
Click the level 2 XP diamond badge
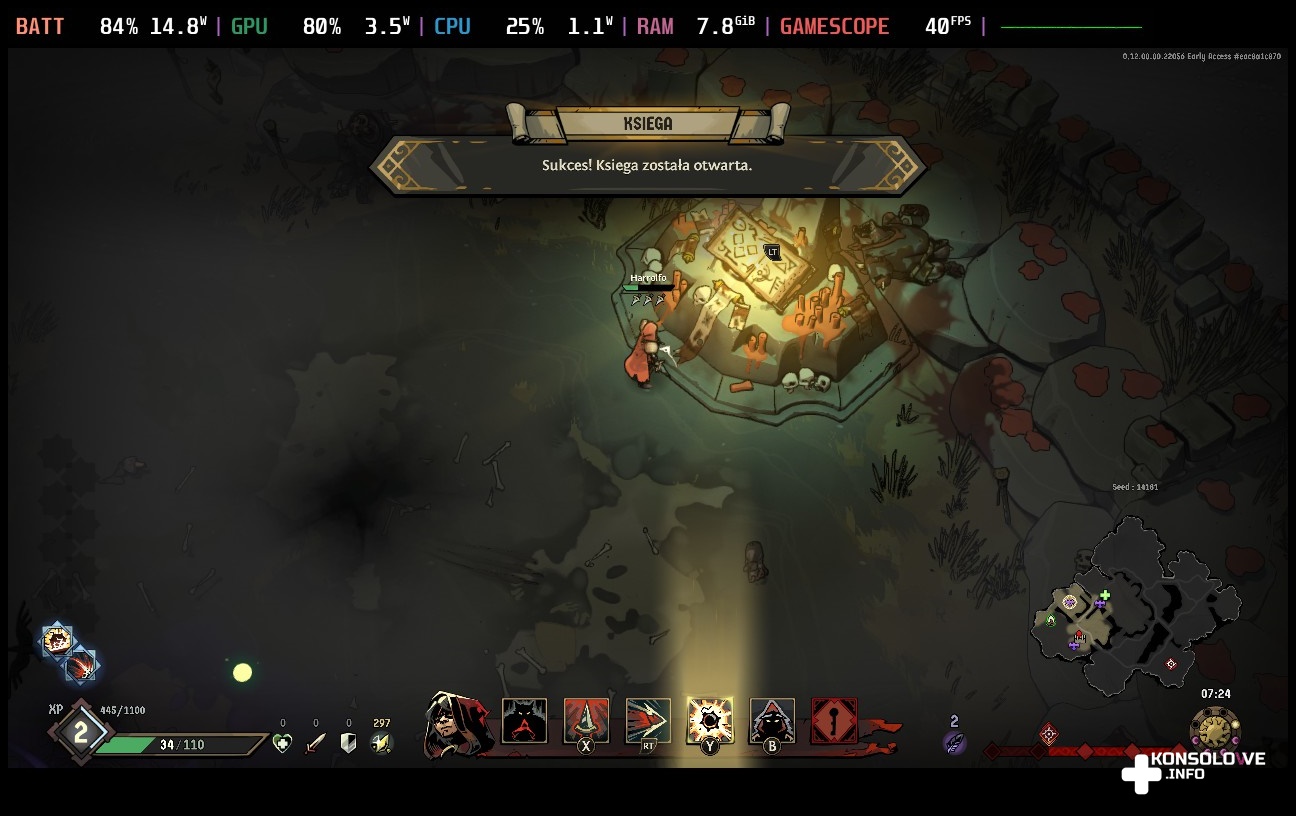pos(81,733)
